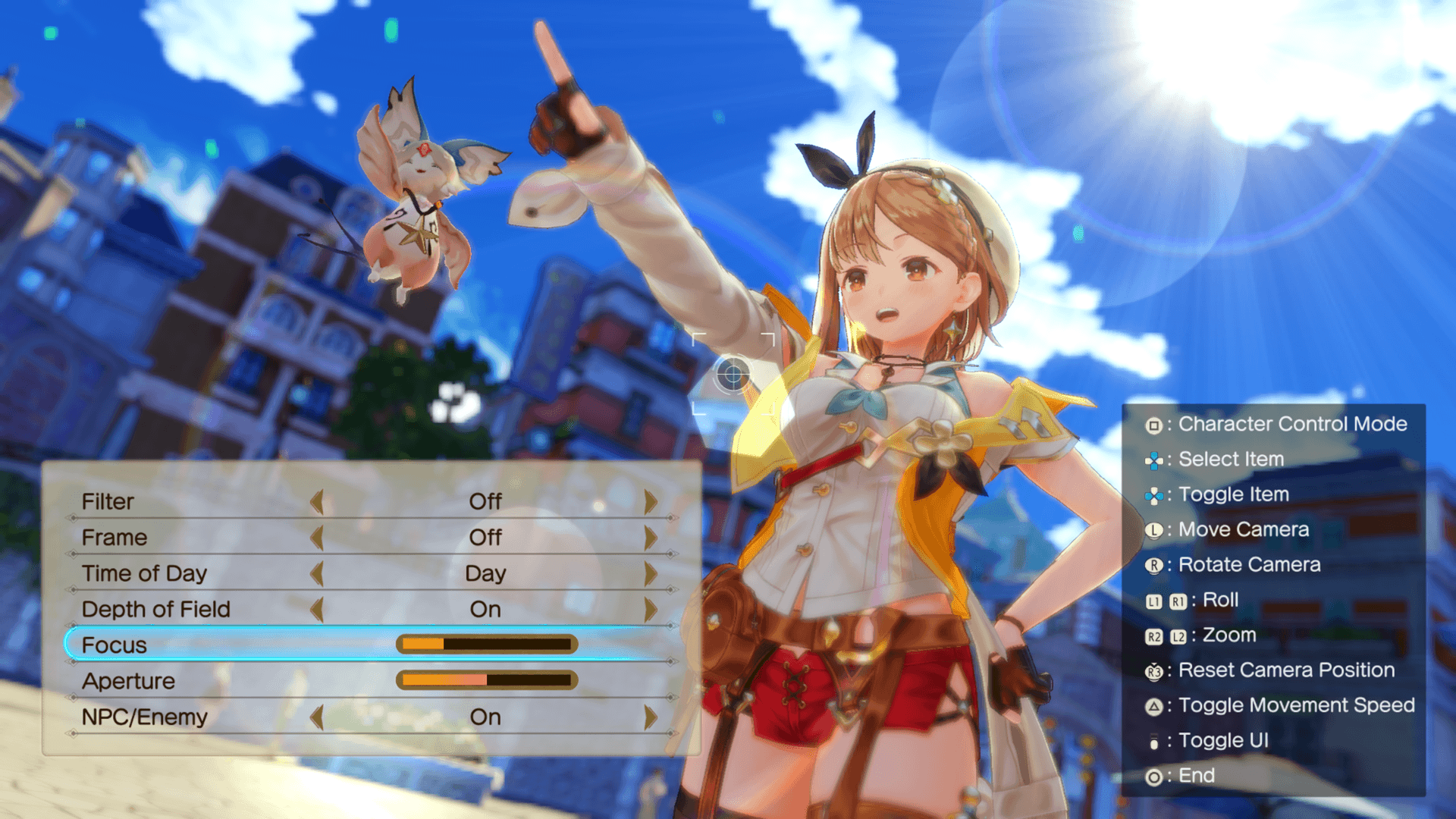The width and height of the screenshot is (1456, 819).
Task: Select the Filter row
Action: (x=108, y=501)
